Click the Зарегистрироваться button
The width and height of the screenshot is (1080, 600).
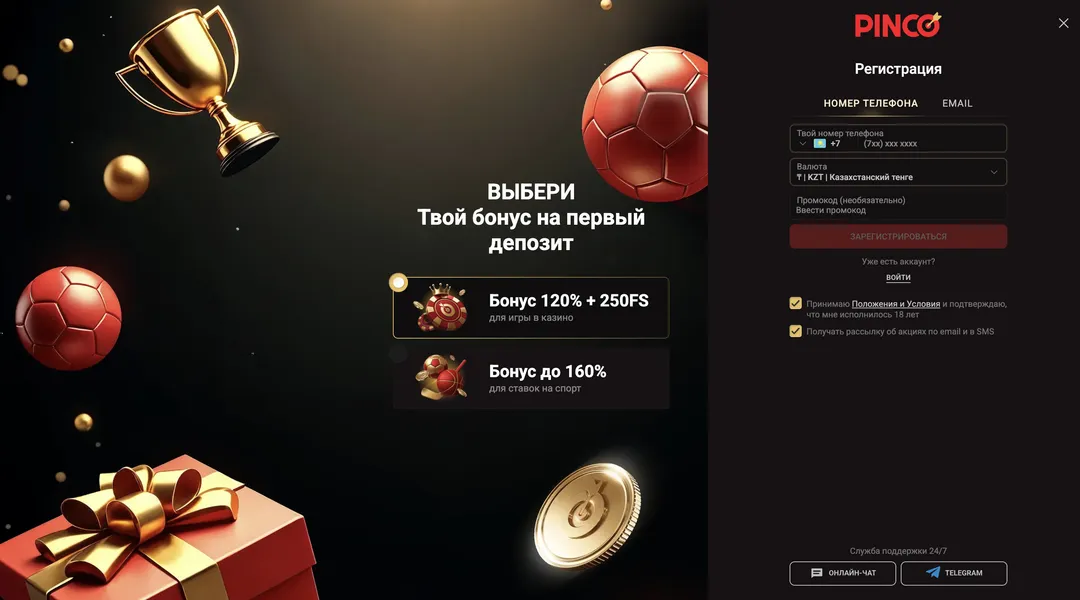(x=897, y=237)
